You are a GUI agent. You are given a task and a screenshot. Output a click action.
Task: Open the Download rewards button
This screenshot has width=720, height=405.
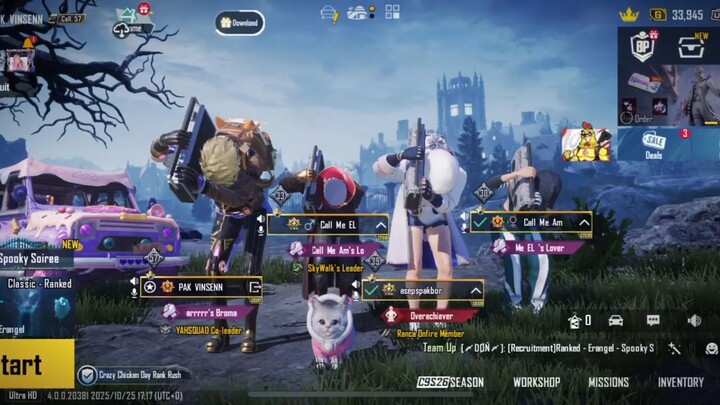(239, 22)
